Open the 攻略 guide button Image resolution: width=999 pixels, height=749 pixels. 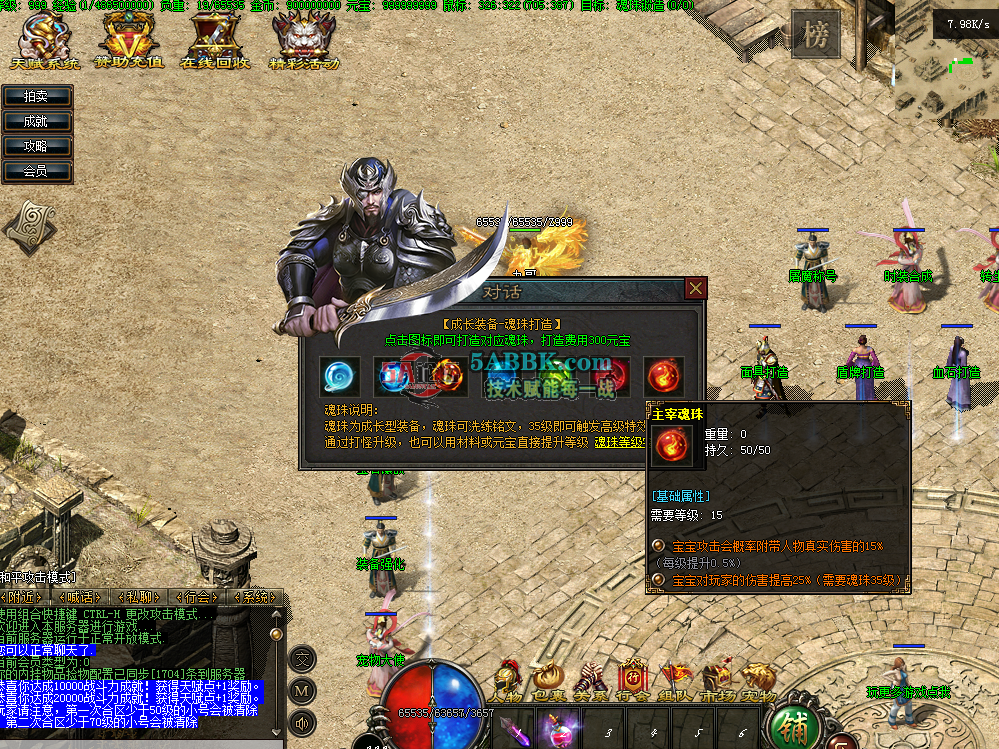[x=36, y=146]
